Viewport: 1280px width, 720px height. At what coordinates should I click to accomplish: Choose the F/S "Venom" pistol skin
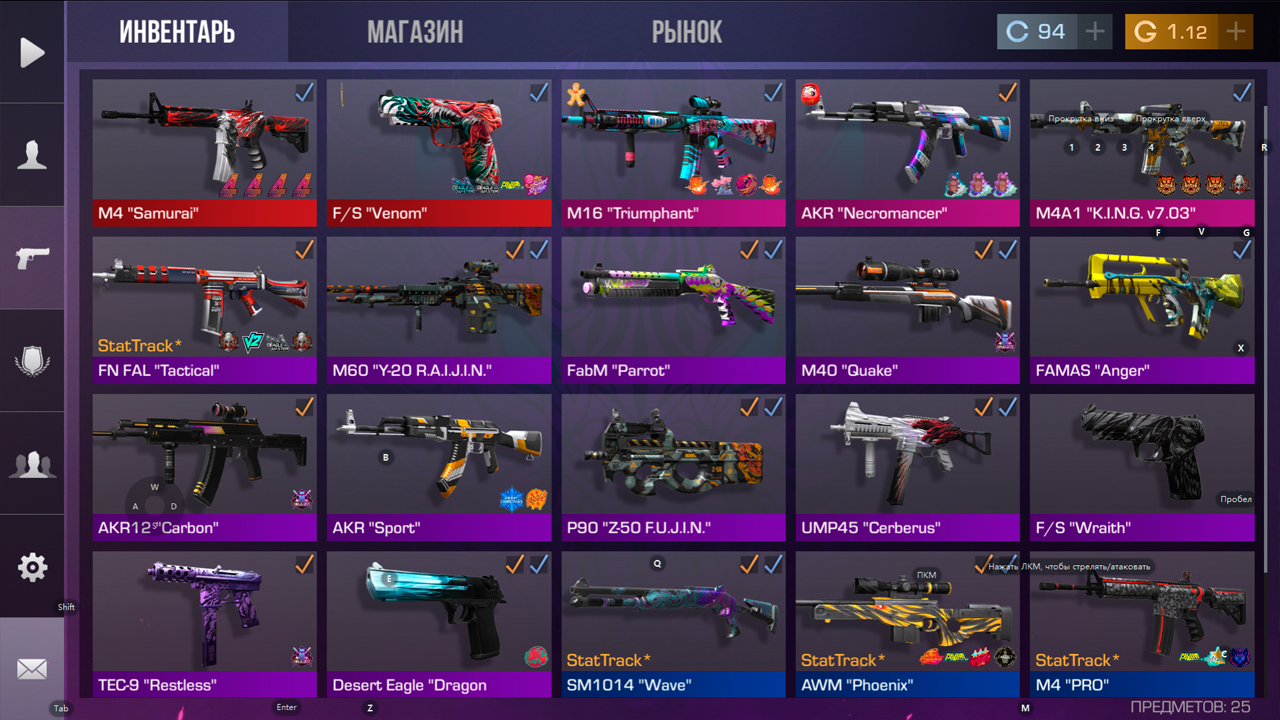pos(438,152)
